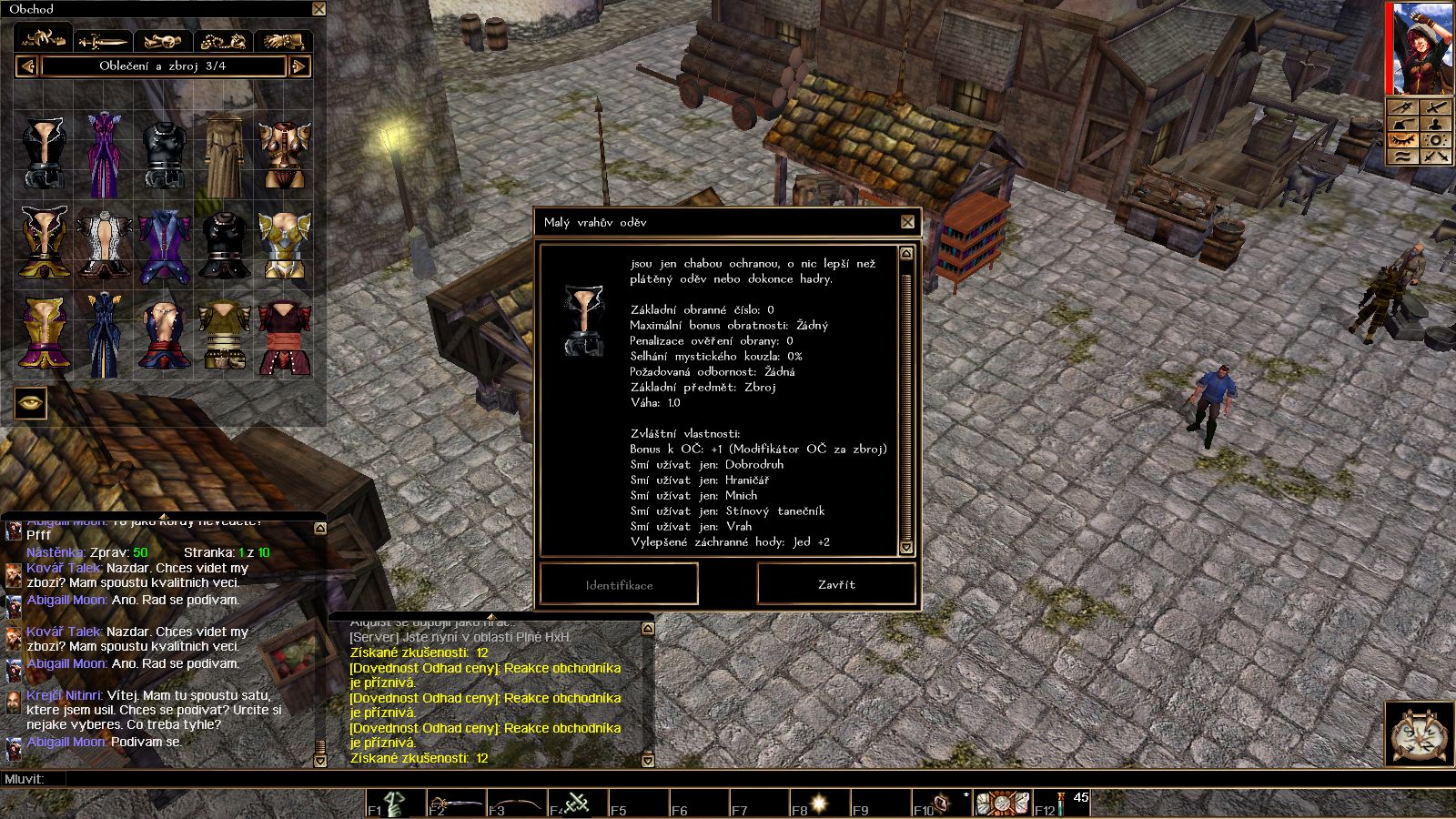This screenshot has height=819, width=1456.
Task: Toggle the closed-eye stealth mode button
Action: click(1402, 140)
